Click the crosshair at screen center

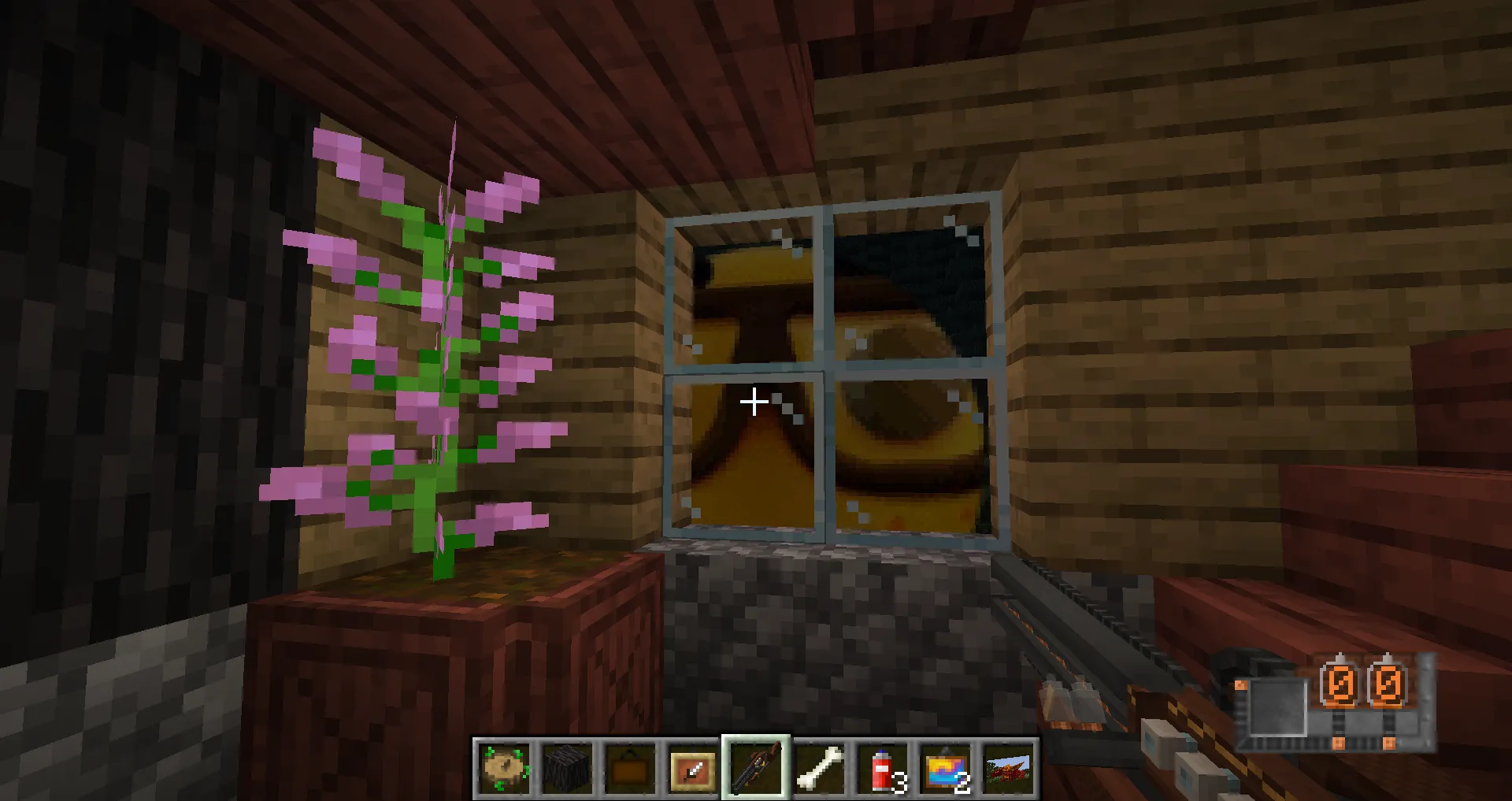(754, 402)
